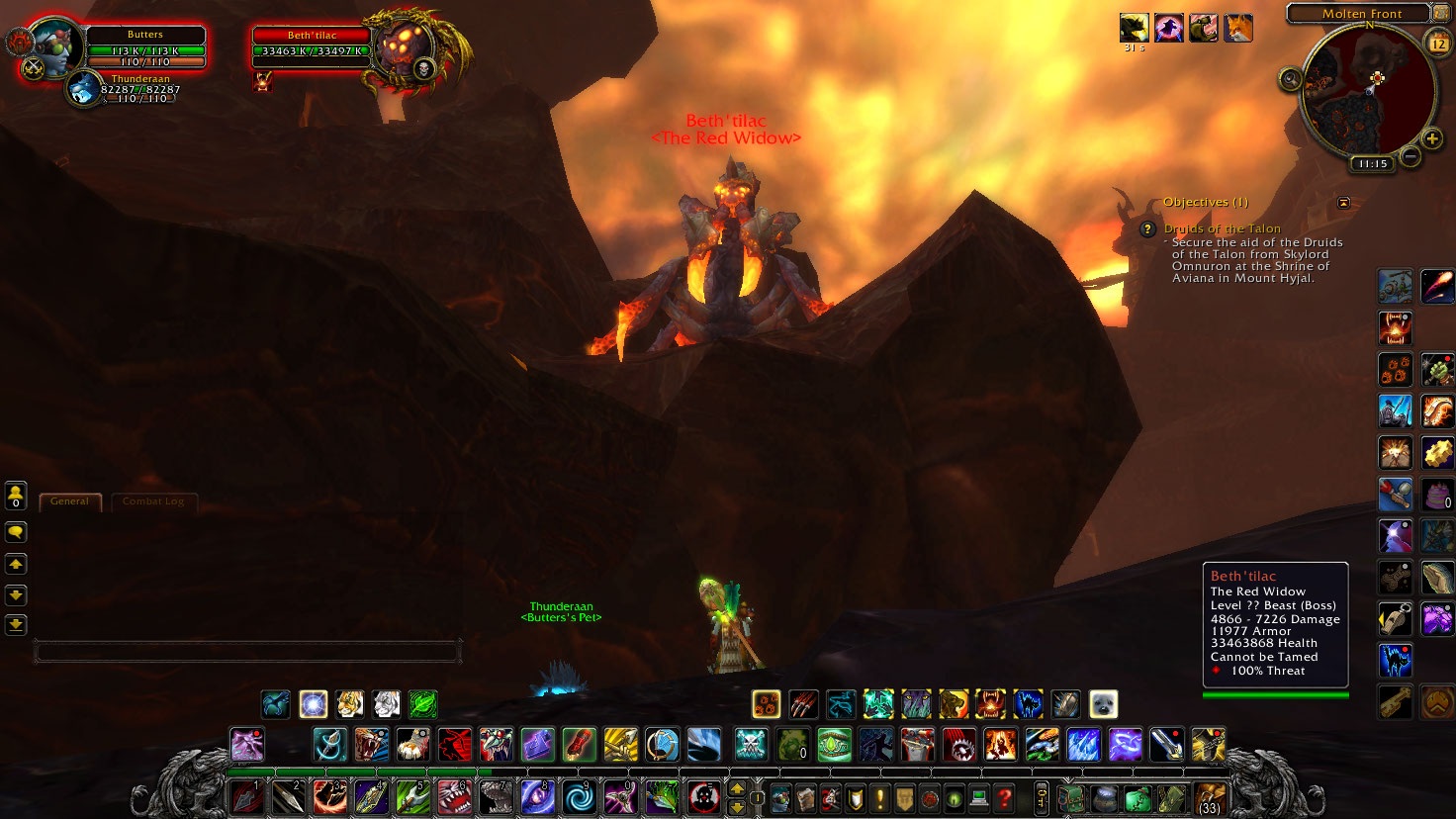Open the backpack showing 33 slots

click(x=1209, y=797)
